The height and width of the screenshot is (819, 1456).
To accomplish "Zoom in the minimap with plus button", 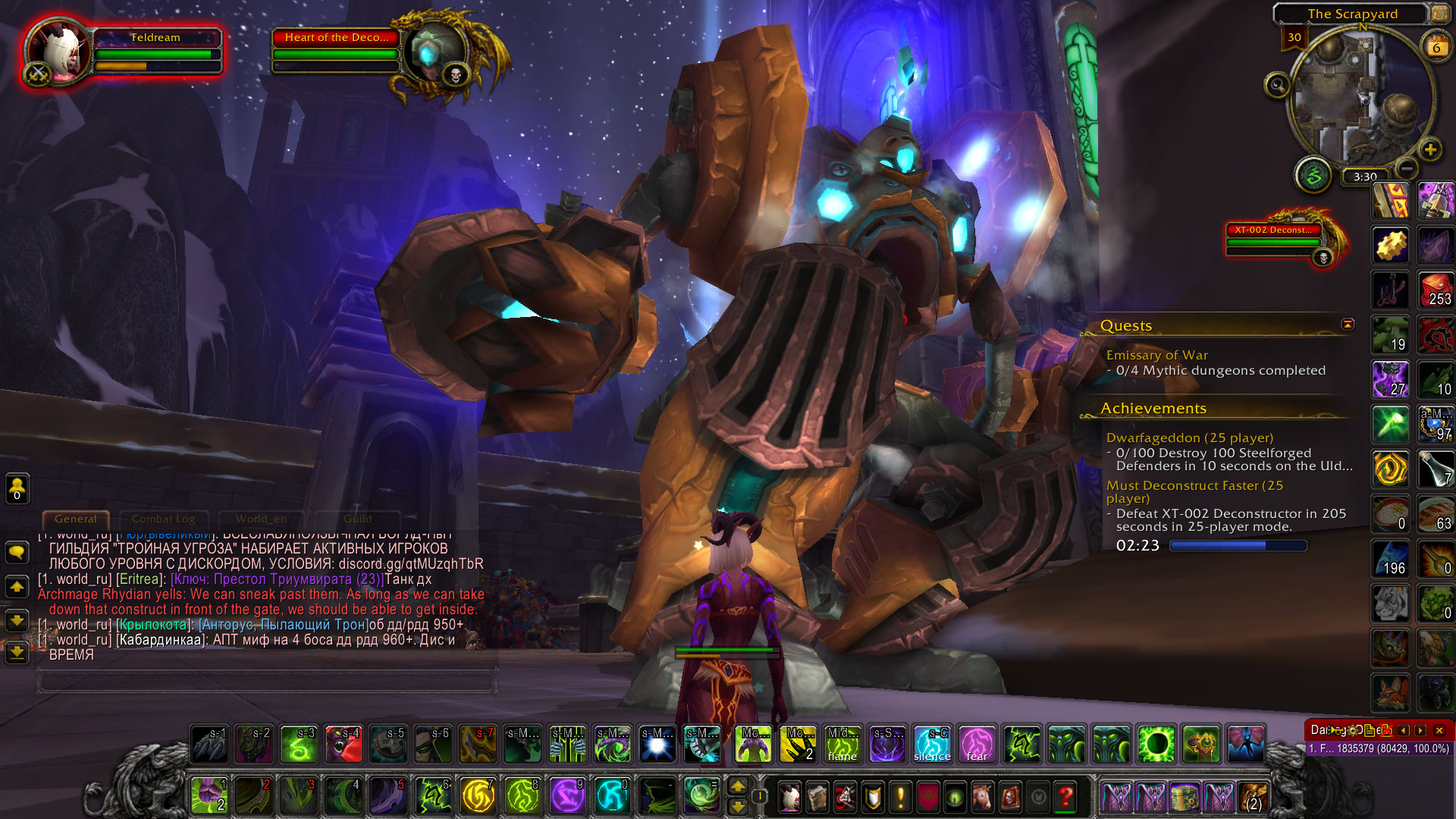I will [1430, 149].
